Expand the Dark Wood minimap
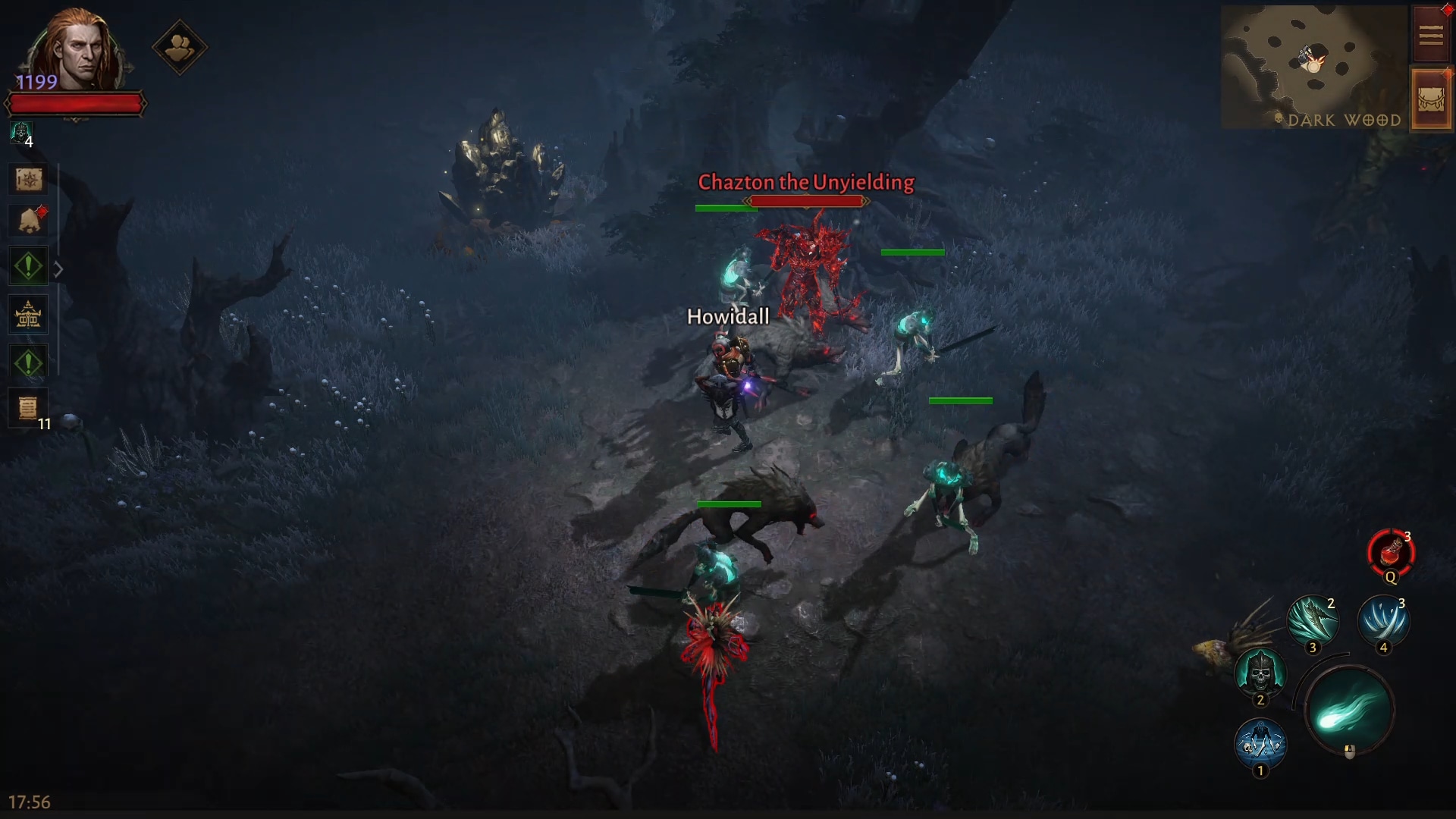1456x819 pixels. click(x=1313, y=67)
